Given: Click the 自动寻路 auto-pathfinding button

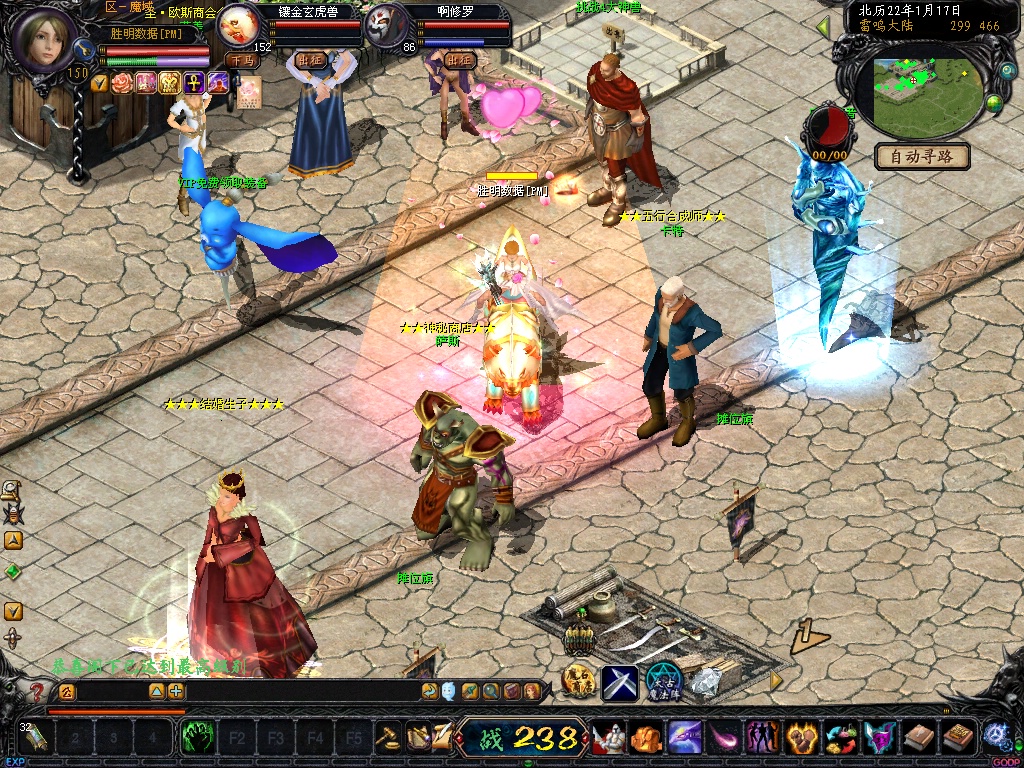Looking at the screenshot, I should point(922,156).
